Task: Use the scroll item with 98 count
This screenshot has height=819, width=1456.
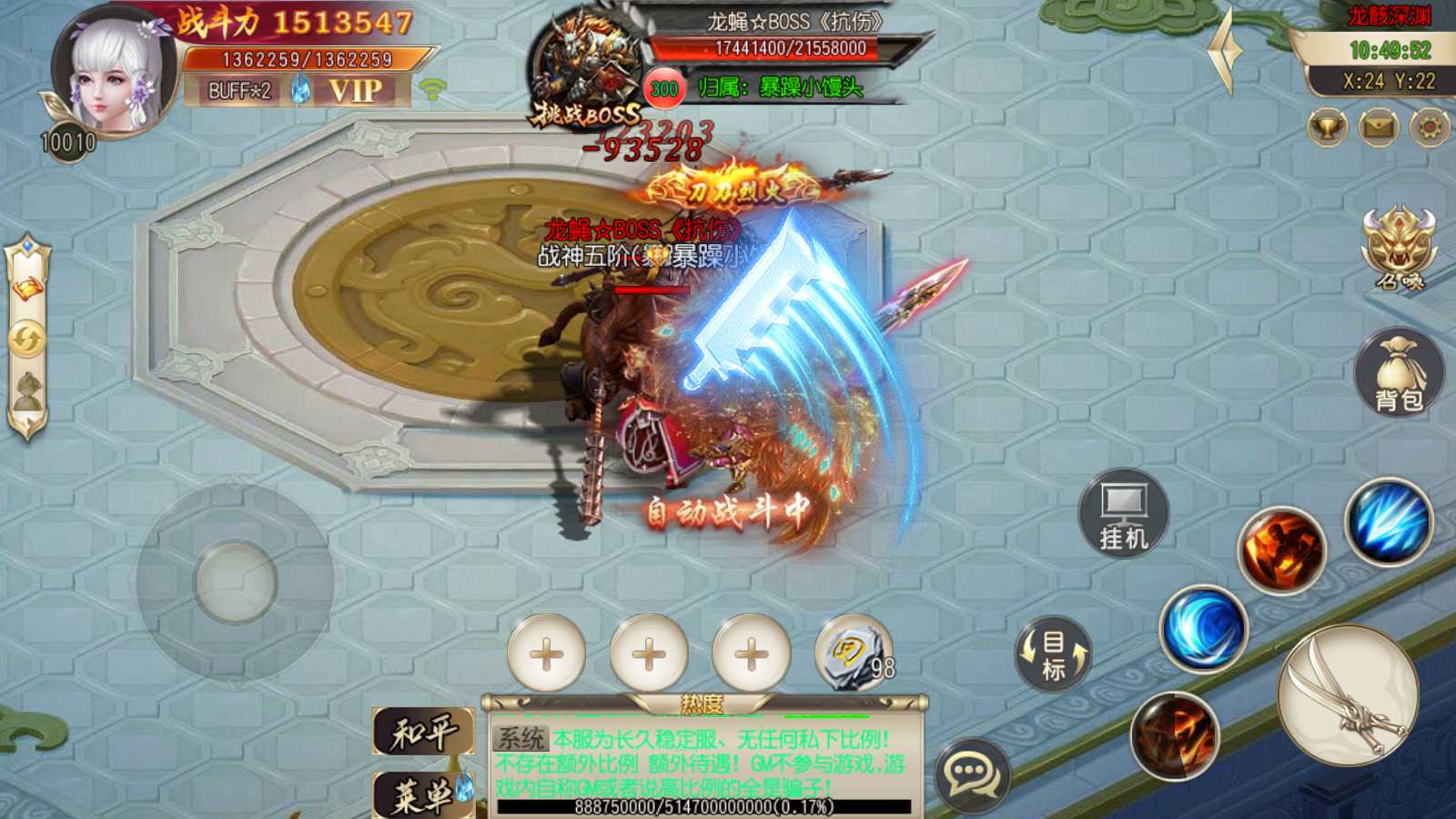Action: (x=853, y=652)
